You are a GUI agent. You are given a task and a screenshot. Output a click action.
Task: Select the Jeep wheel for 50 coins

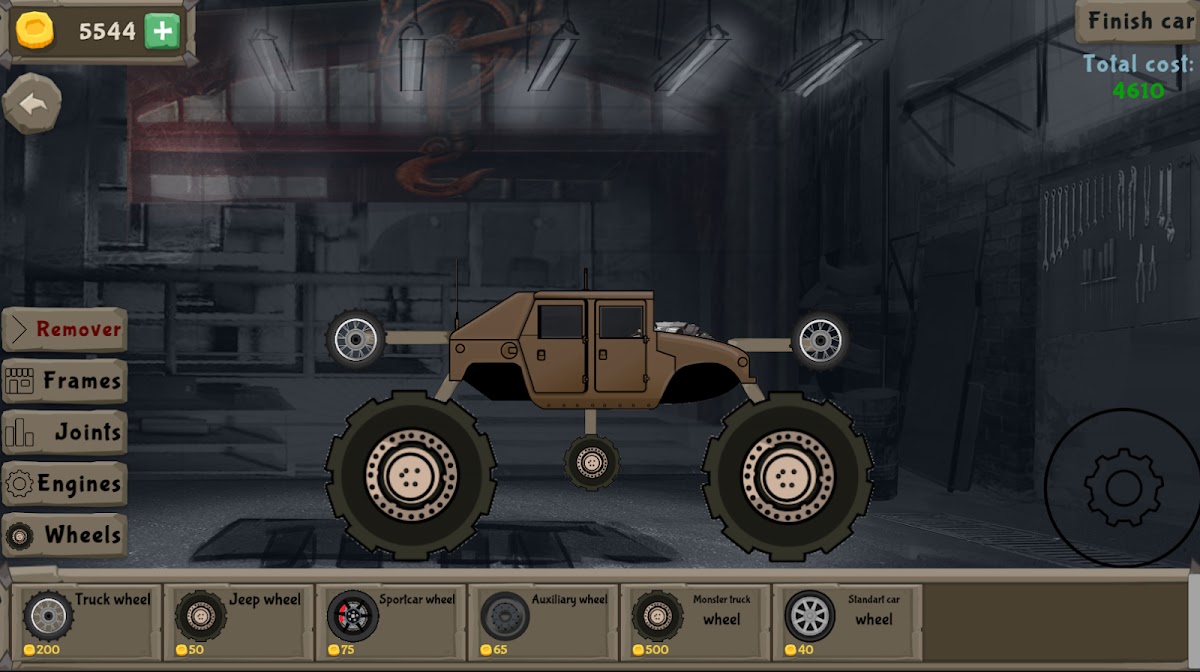[238, 620]
